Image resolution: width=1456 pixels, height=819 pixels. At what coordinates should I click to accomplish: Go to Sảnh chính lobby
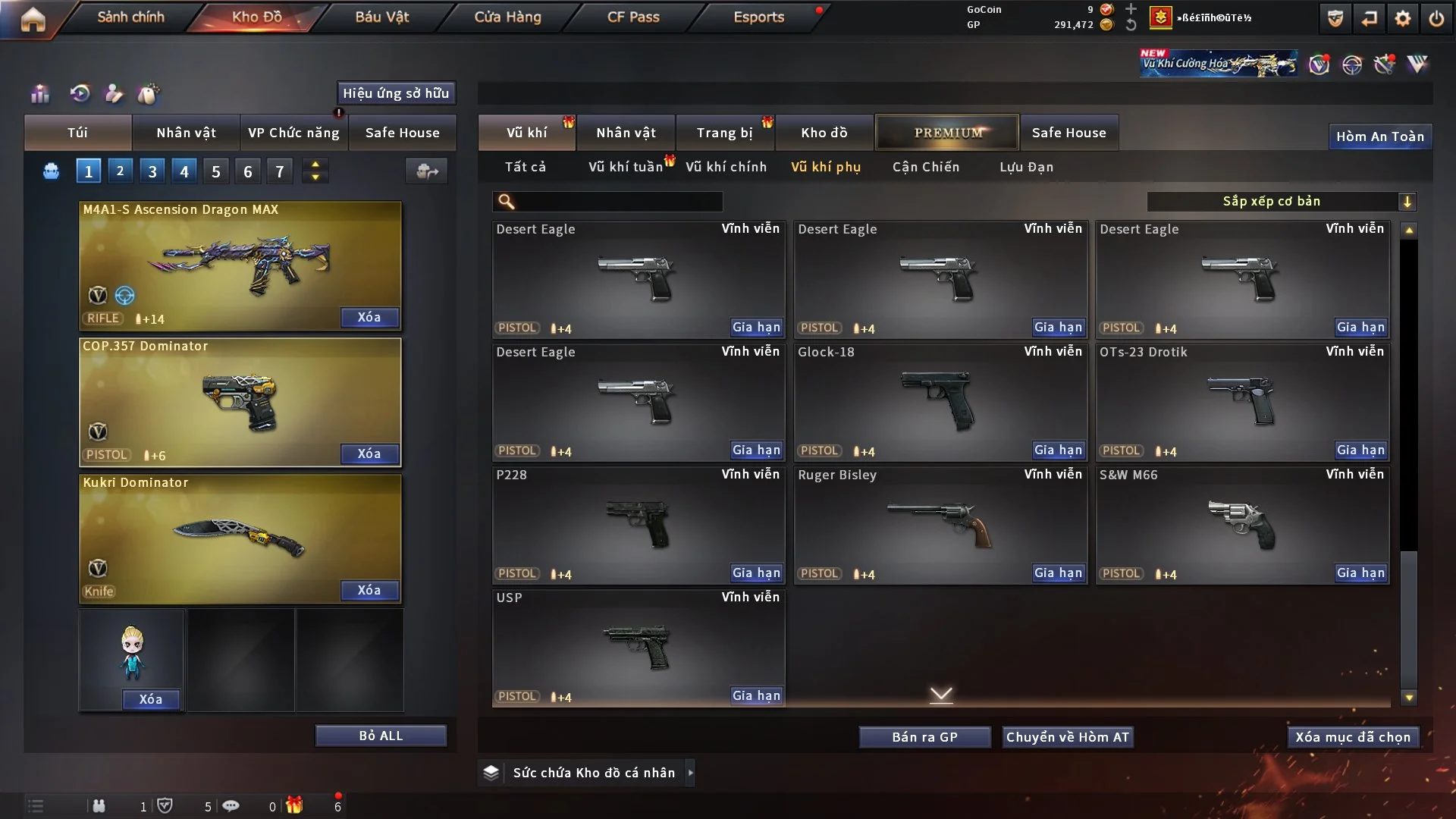[130, 17]
